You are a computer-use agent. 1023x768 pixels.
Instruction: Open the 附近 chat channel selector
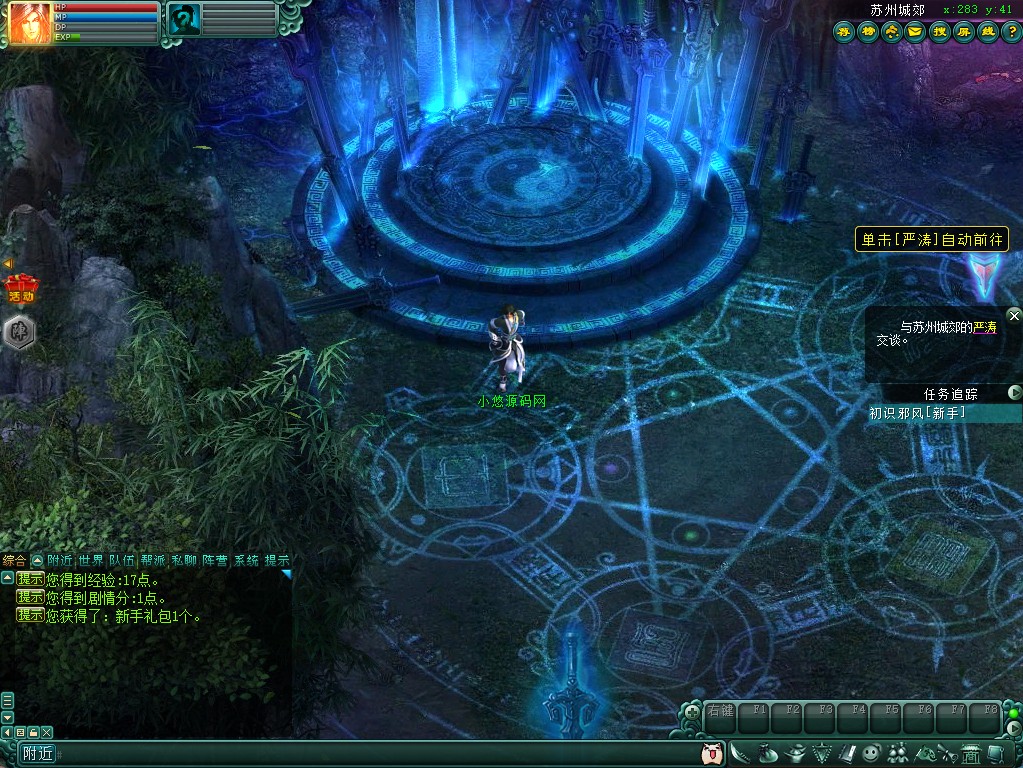[38, 754]
